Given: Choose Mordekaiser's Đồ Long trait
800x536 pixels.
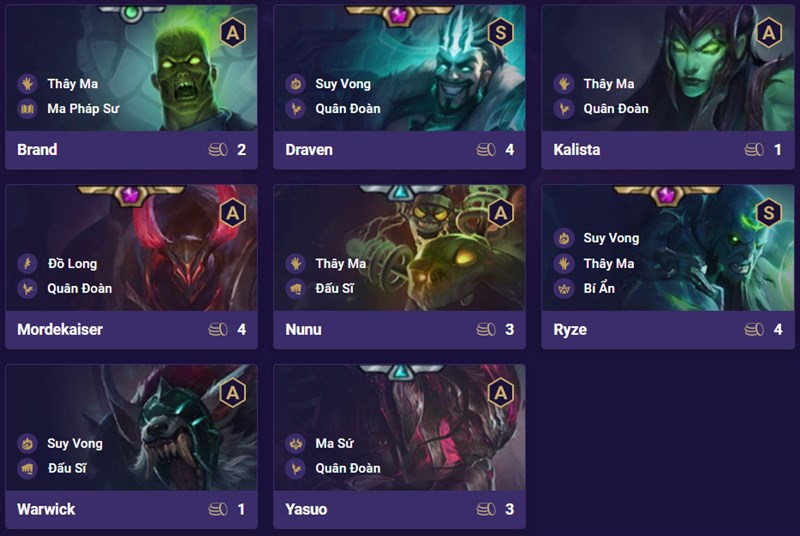Looking at the screenshot, I should (72, 264).
